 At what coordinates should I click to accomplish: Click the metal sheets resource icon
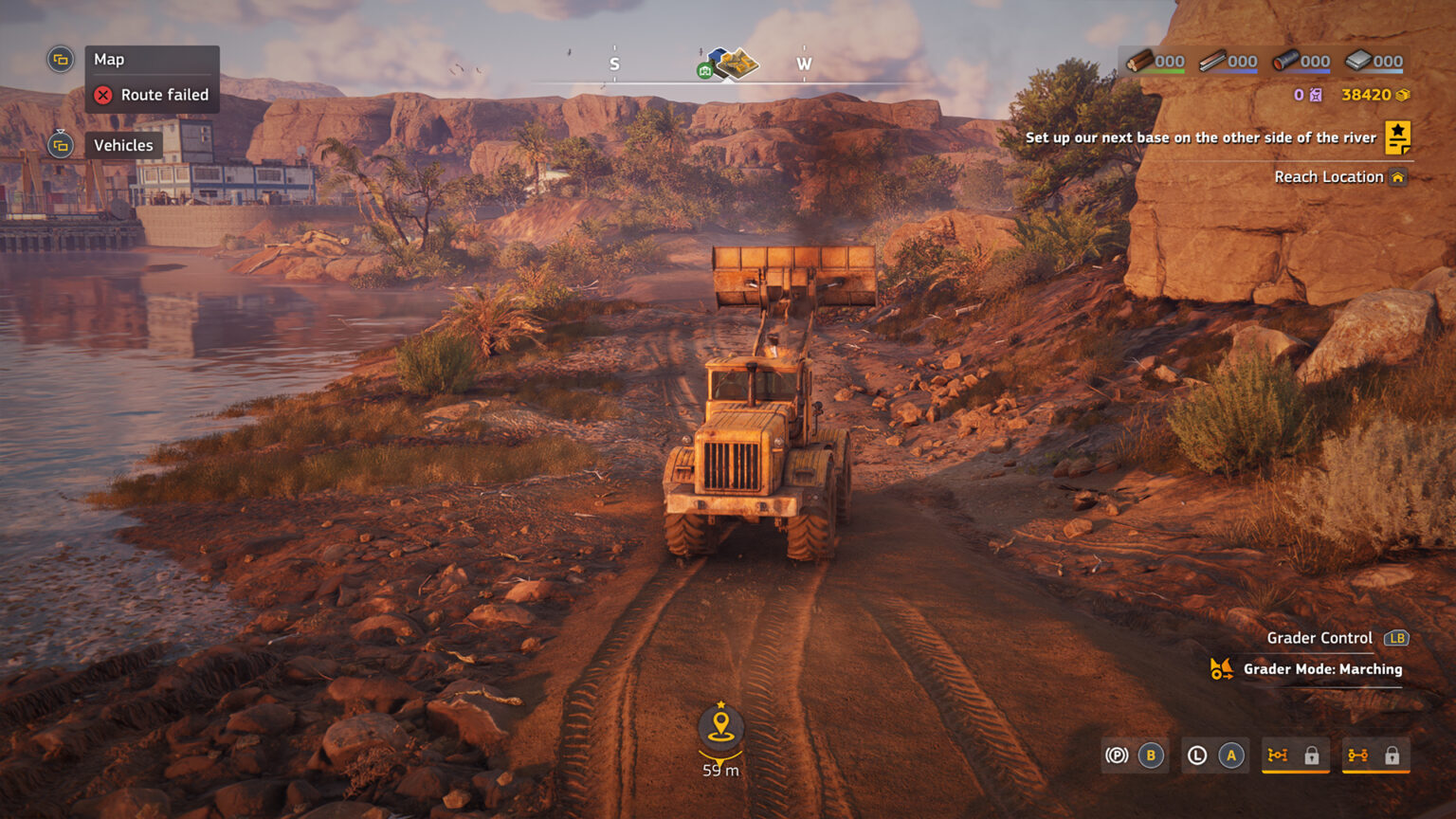[x=1356, y=61]
